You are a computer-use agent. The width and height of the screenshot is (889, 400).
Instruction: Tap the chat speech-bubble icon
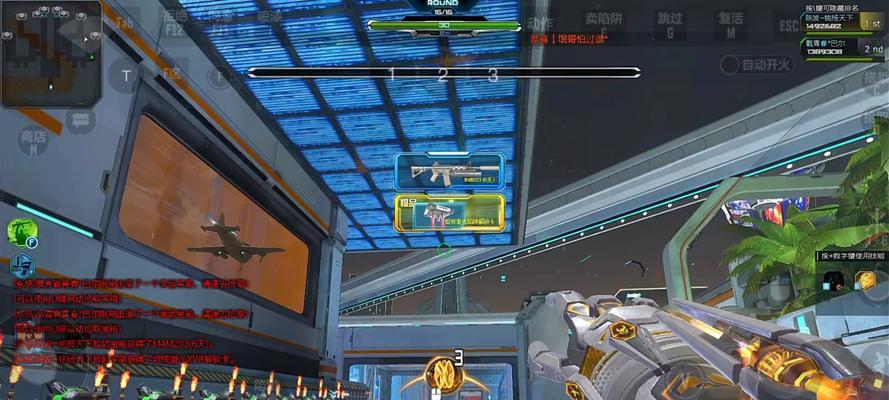pos(80,120)
